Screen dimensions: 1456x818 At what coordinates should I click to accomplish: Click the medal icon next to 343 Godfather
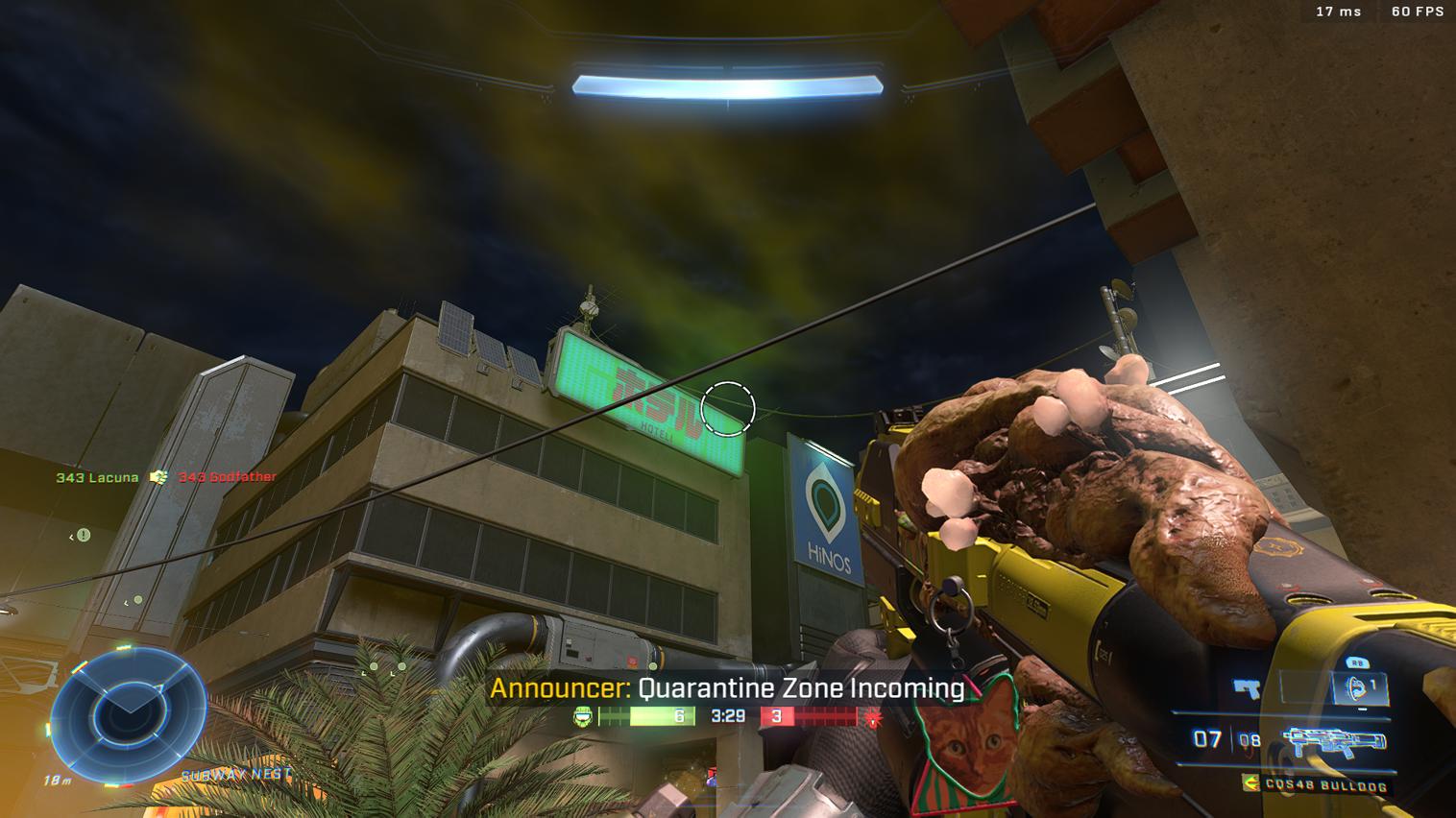(x=159, y=477)
